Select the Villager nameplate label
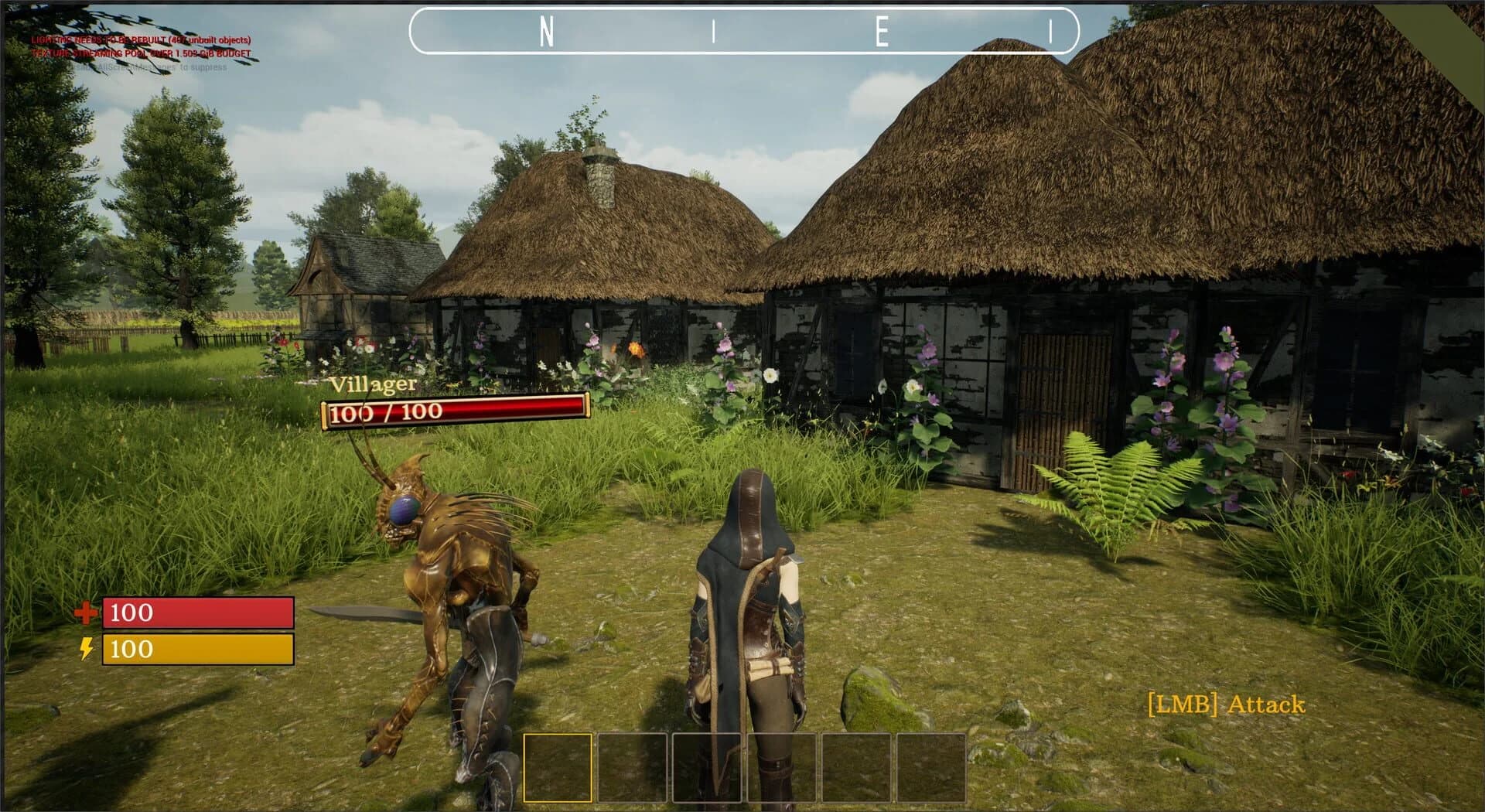Viewport: 1485px width, 812px height. (x=374, y=384)
